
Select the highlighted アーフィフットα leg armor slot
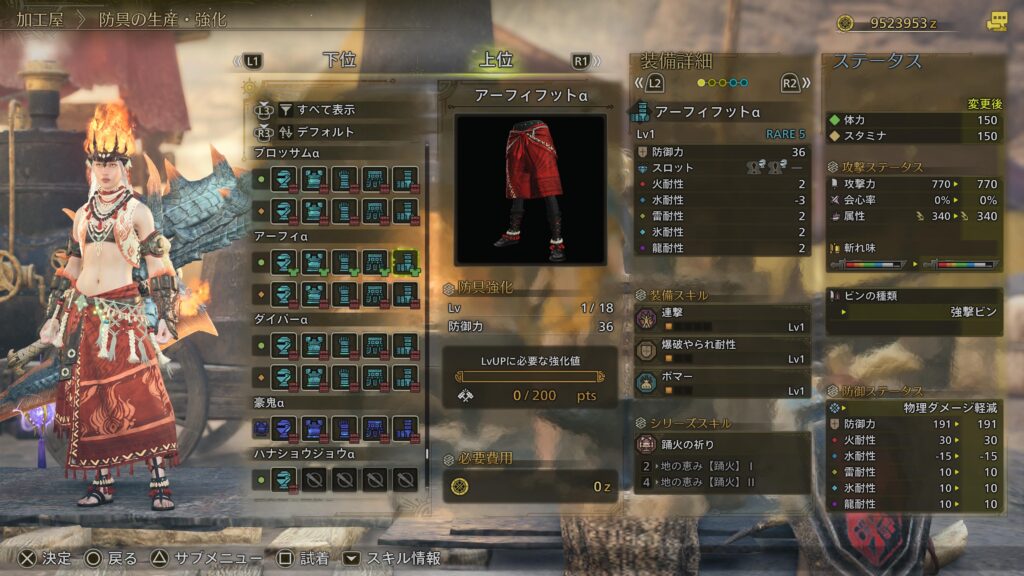tap(405, 263)
